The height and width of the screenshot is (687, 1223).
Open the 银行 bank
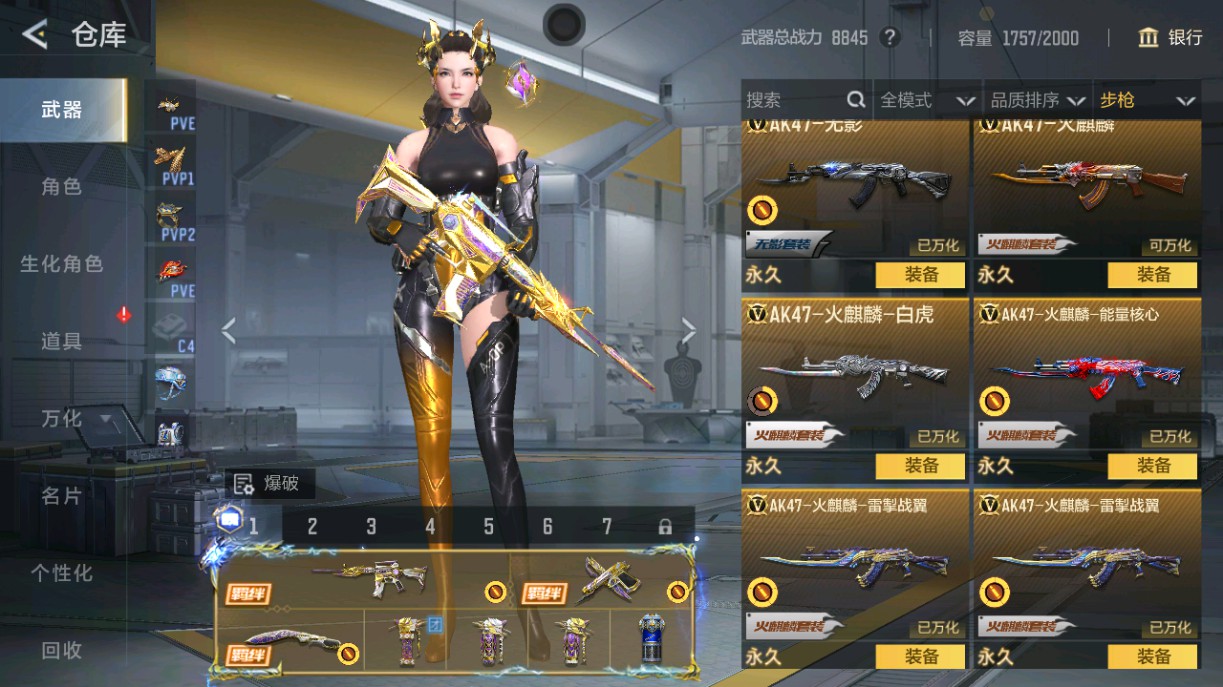click(x=1170, y=38)
